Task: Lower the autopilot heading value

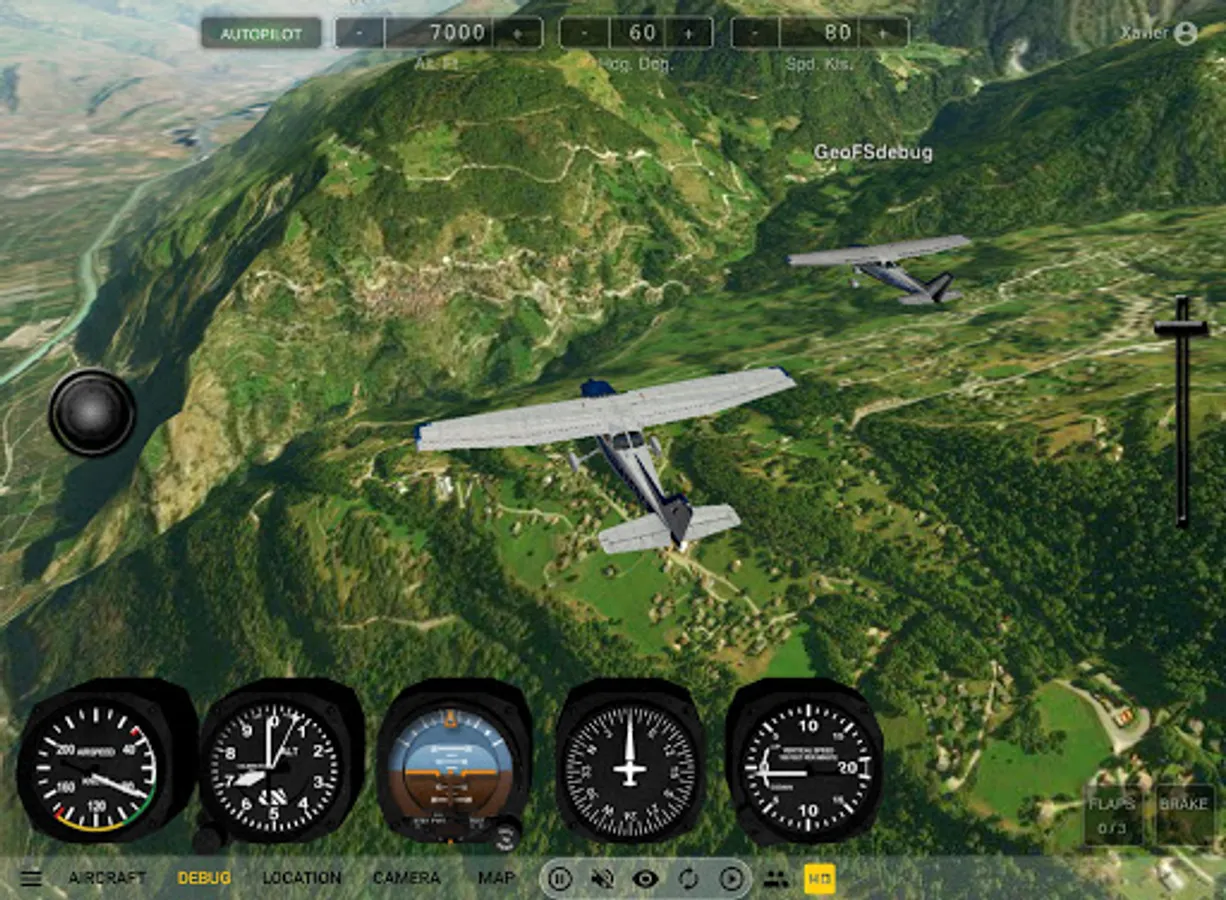Action: pos(583,33)
